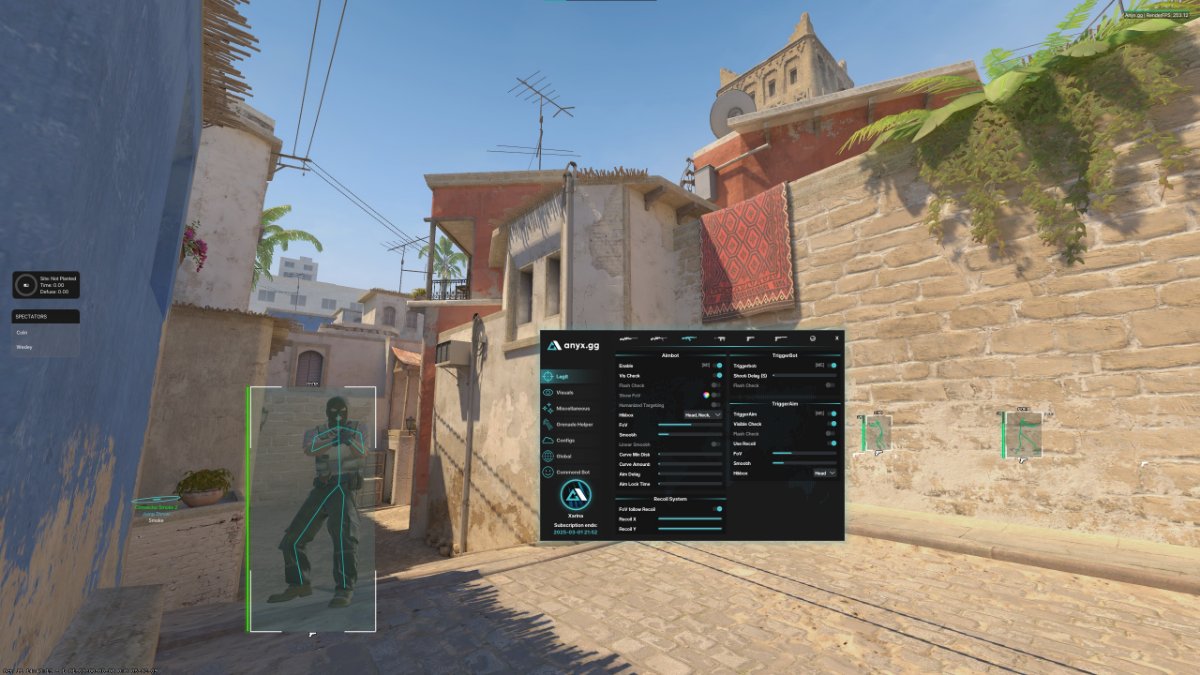Go to the Configs section
The width and height of the screenshot is (1200, 675).
565,440
